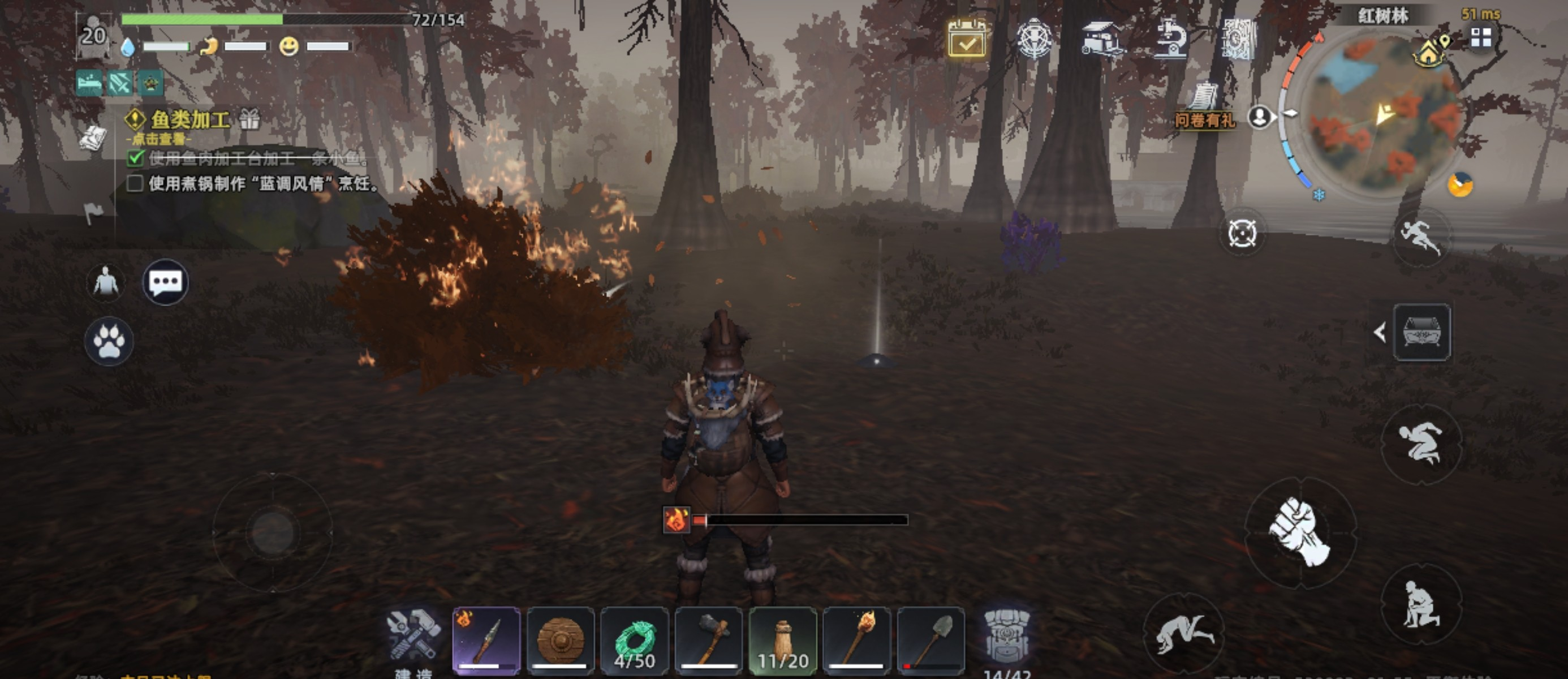
Task: Open the calendar checklist icon
Action: coord(967,39)
